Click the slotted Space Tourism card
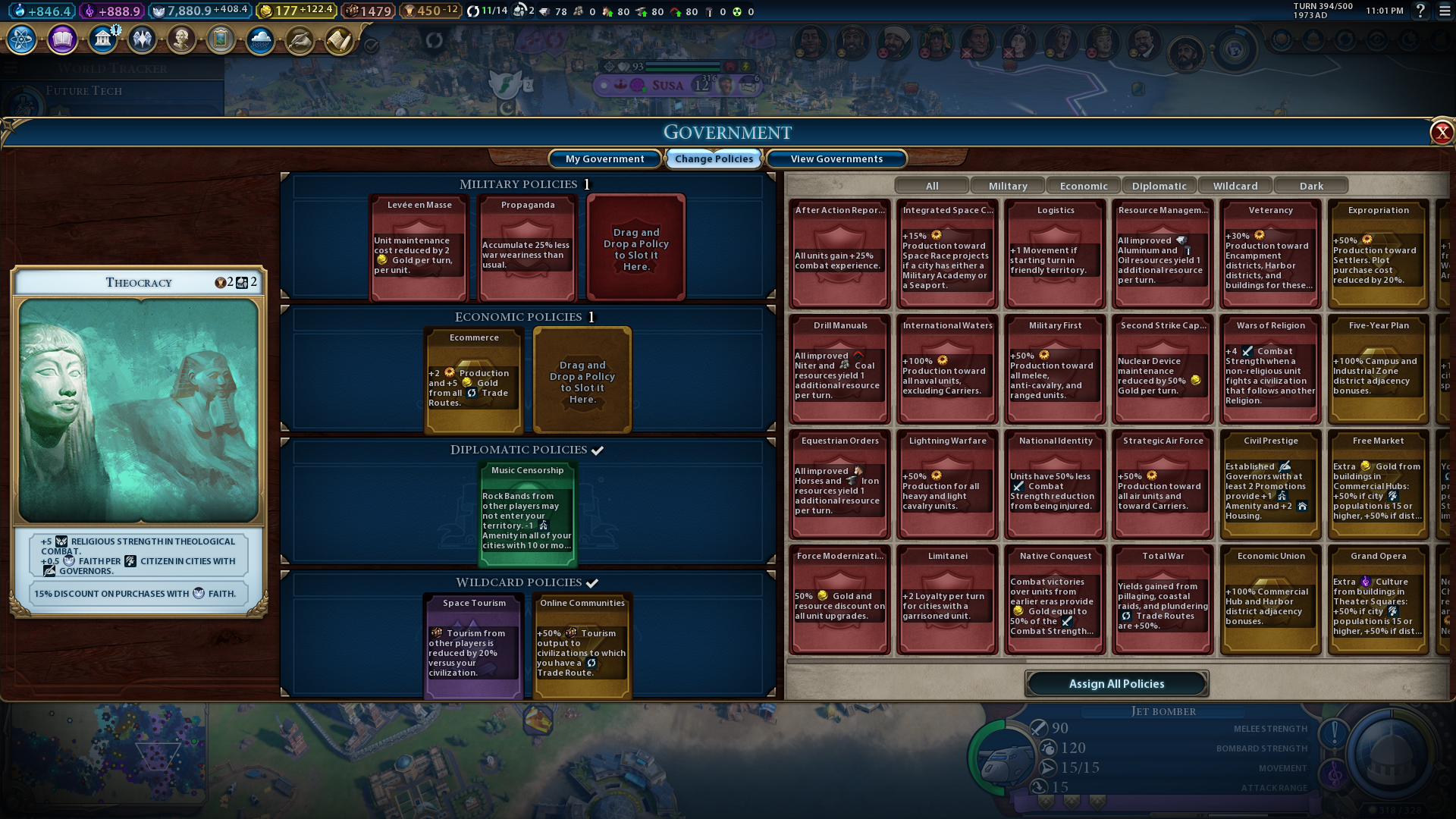 473,645
